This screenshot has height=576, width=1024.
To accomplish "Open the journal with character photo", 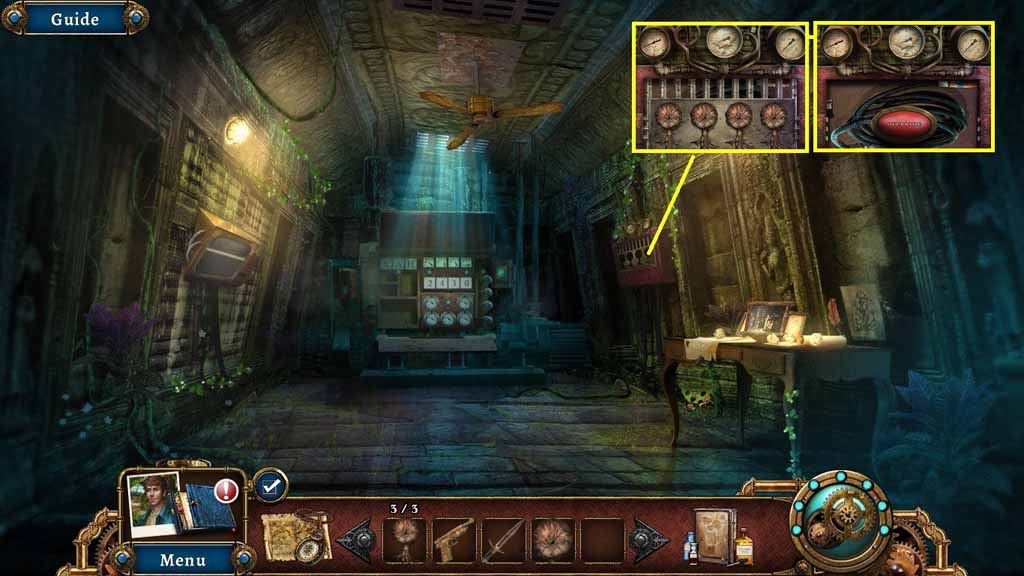I will (x=180, y=505).
